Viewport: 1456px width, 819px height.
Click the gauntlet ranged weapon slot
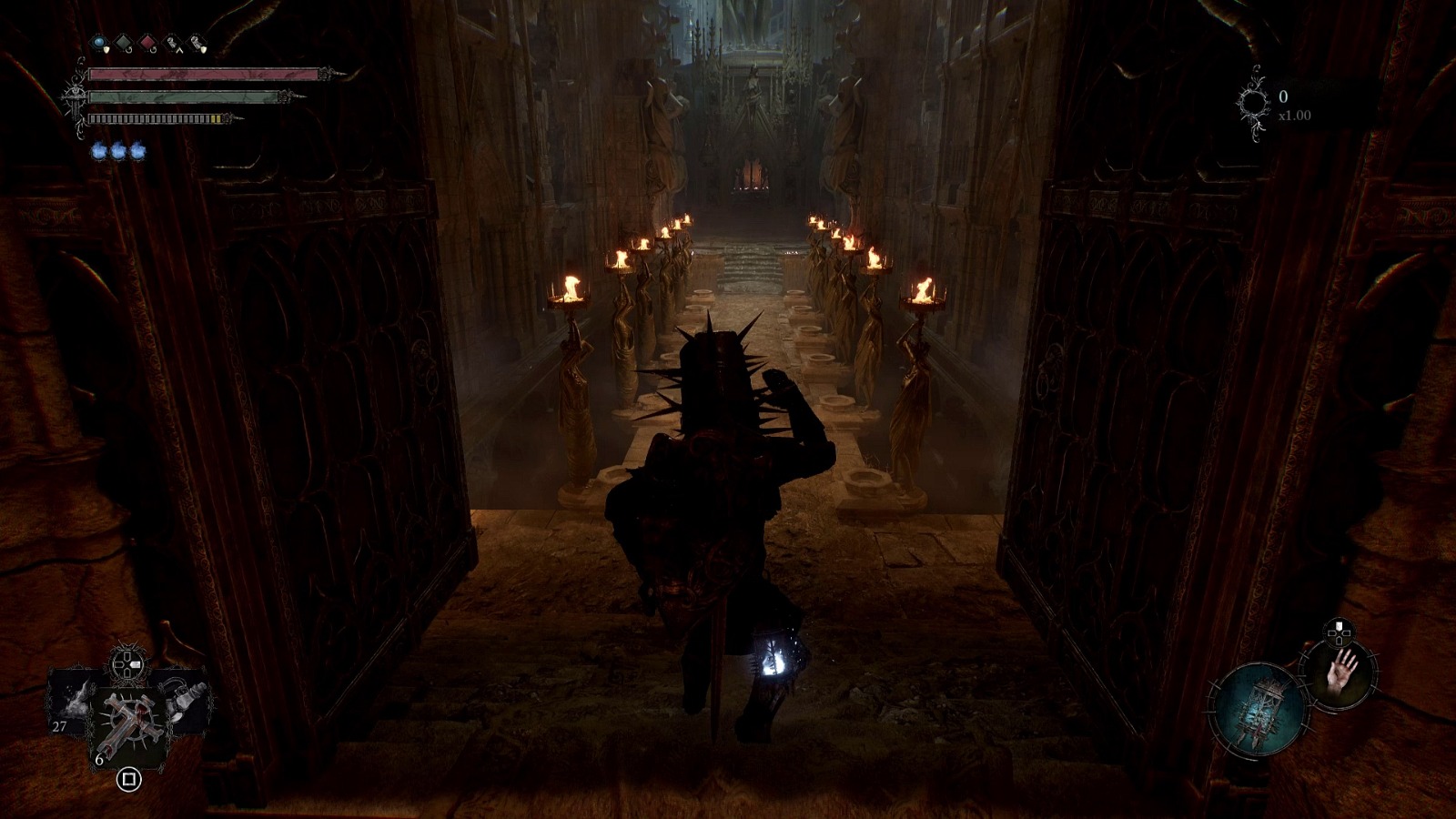click(182, 701)
